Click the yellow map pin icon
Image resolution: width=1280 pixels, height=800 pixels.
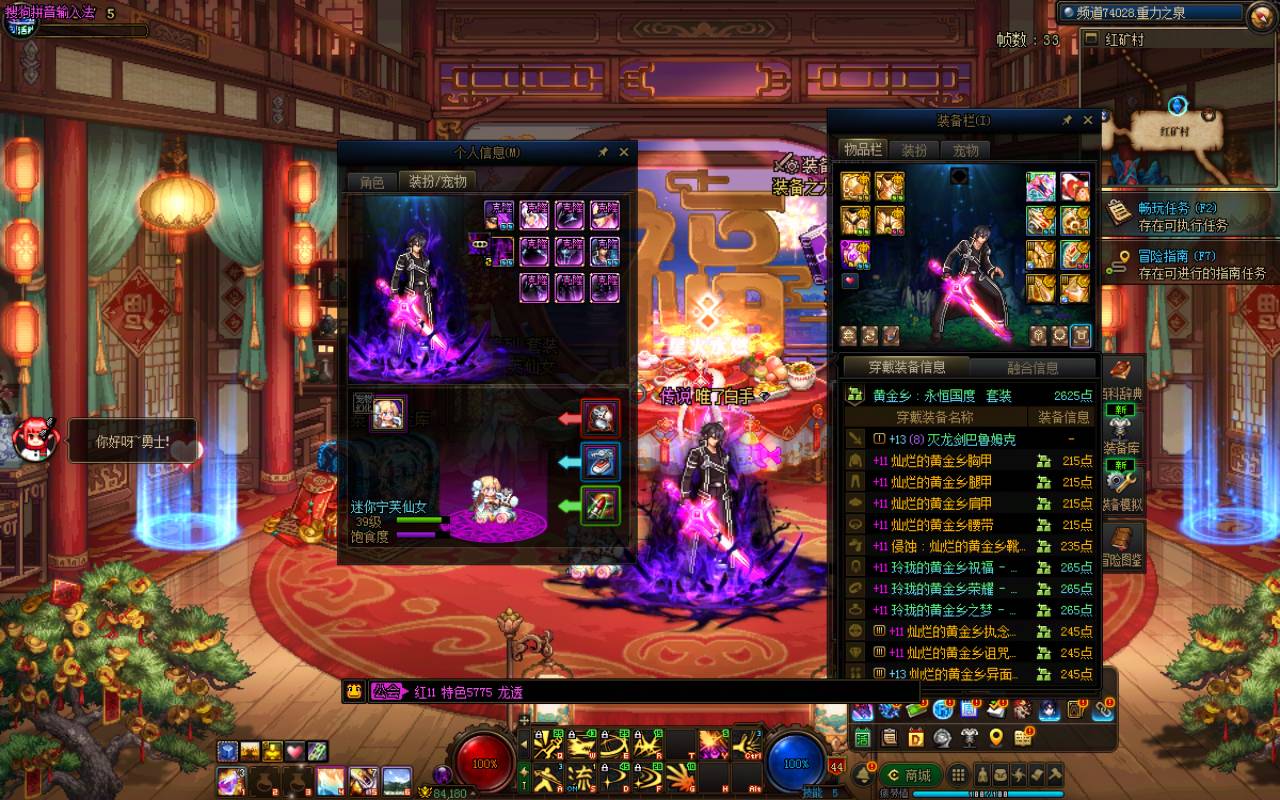(996, 738)
